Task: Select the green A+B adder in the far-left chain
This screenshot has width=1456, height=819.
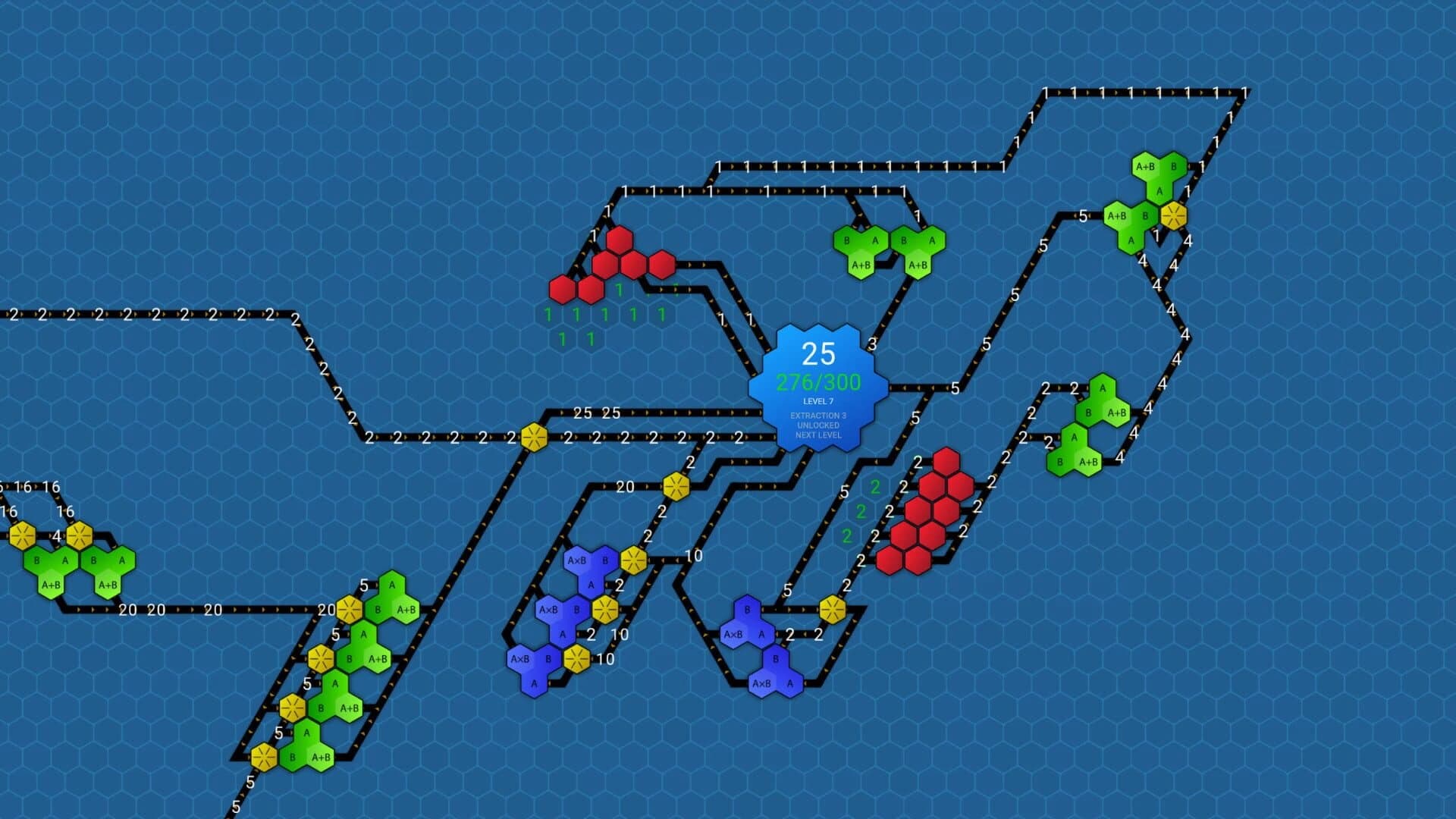Action: pos(53,586)
